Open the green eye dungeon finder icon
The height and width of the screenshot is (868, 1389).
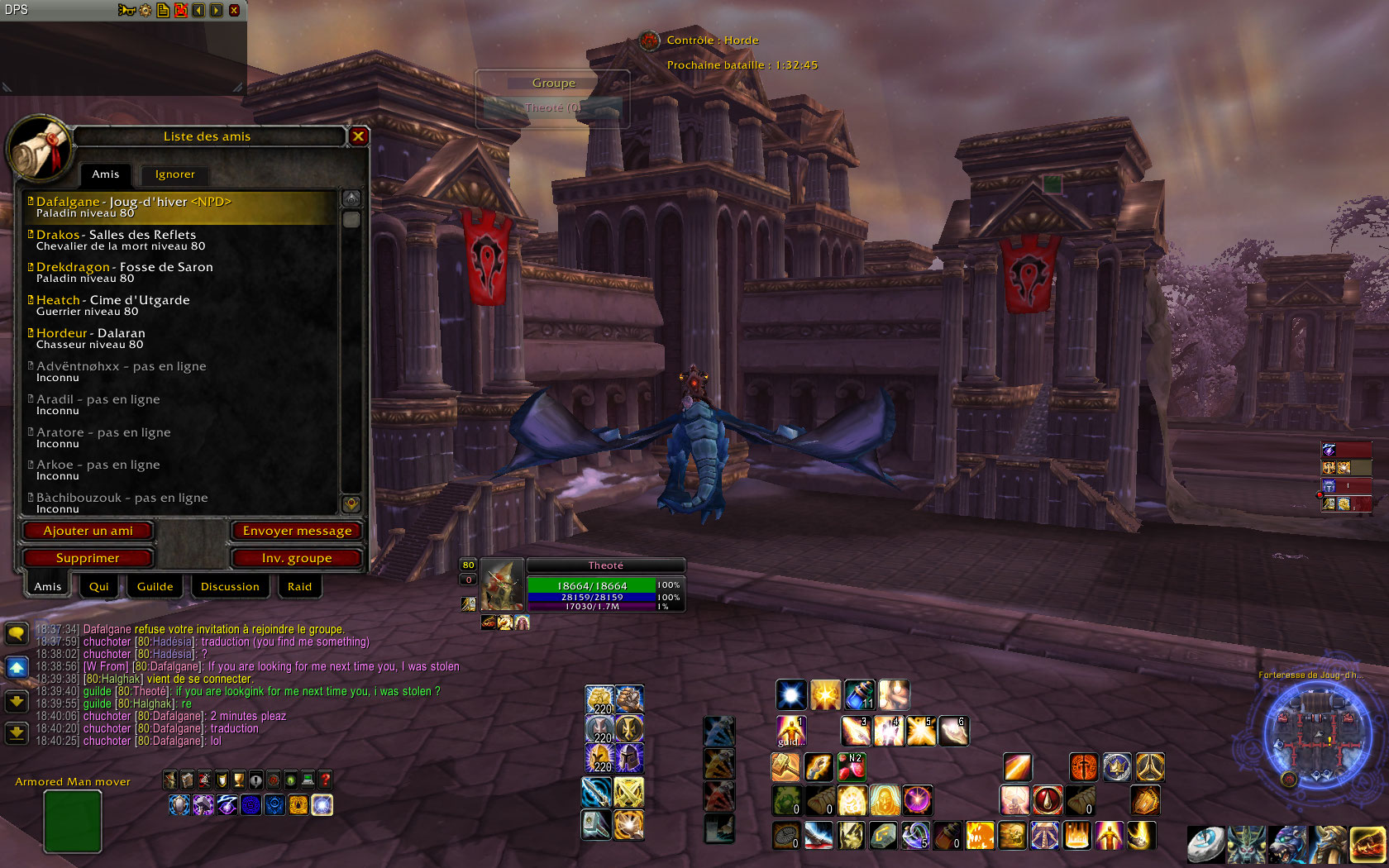(x=289, y=780)
